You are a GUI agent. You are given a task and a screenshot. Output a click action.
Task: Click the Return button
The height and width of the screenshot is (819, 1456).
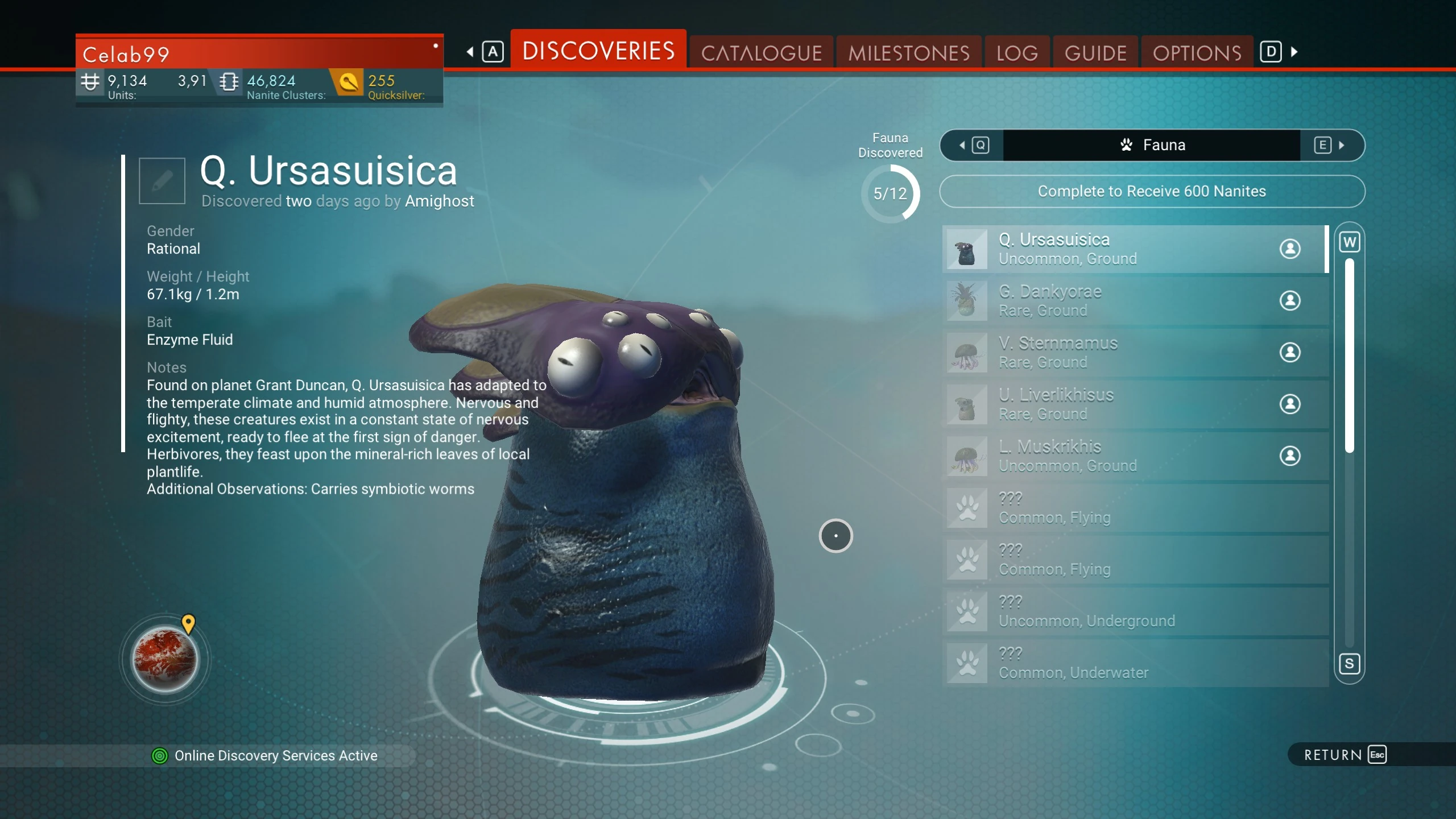(1345, 755)
